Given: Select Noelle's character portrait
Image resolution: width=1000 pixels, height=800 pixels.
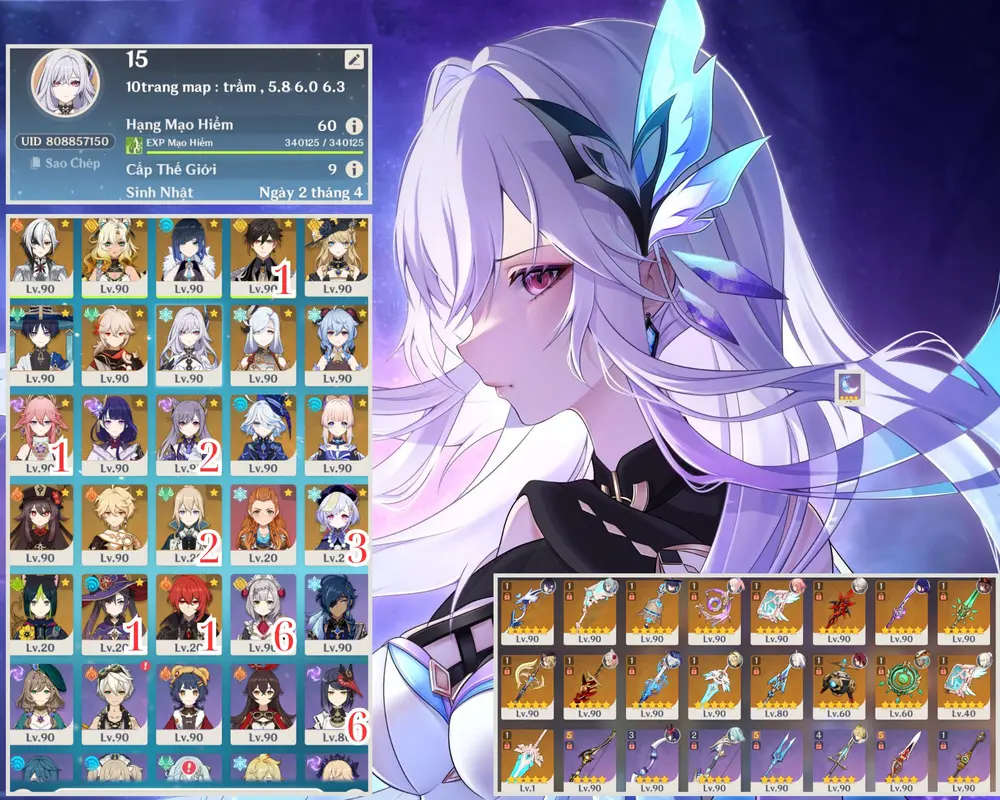Looking at the screenshot, I should tap(263, 609).
